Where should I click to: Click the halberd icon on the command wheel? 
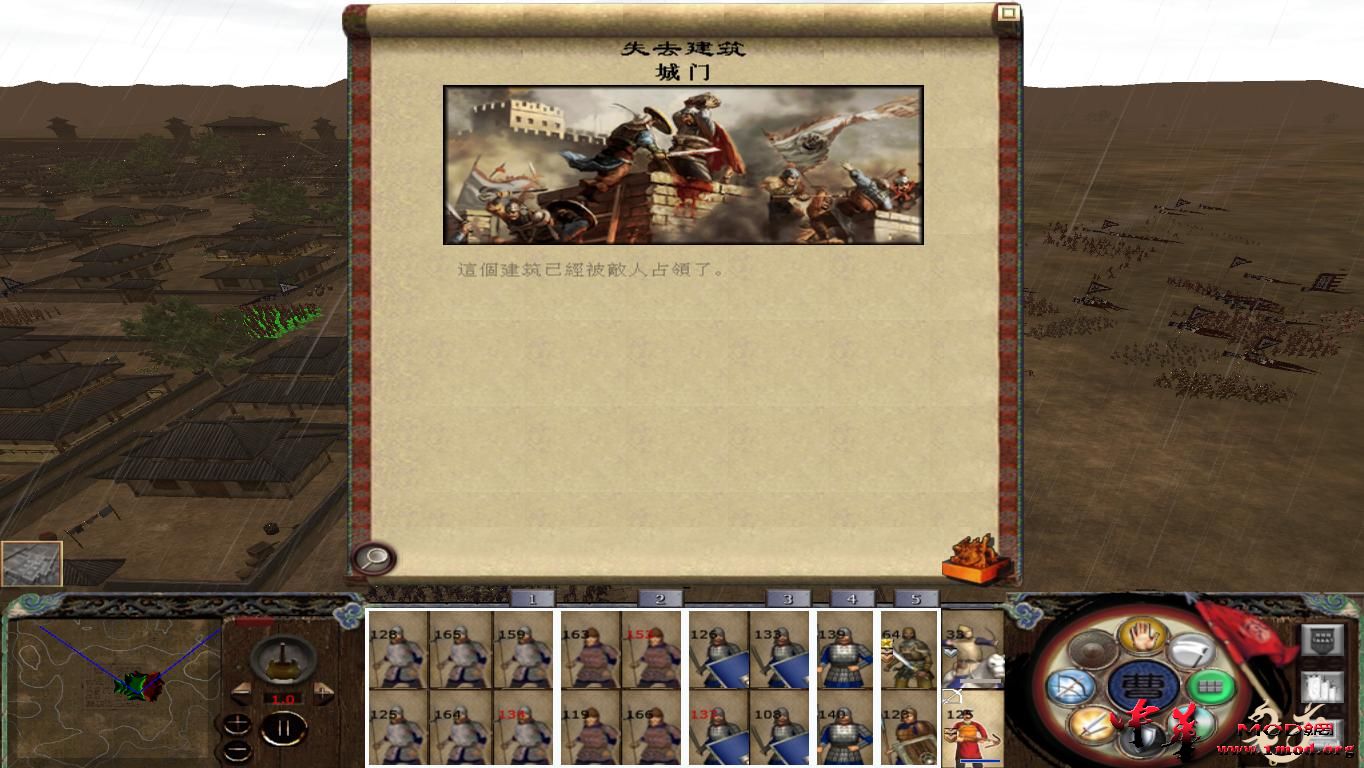pyautogui.click(x=1191, y=652)
